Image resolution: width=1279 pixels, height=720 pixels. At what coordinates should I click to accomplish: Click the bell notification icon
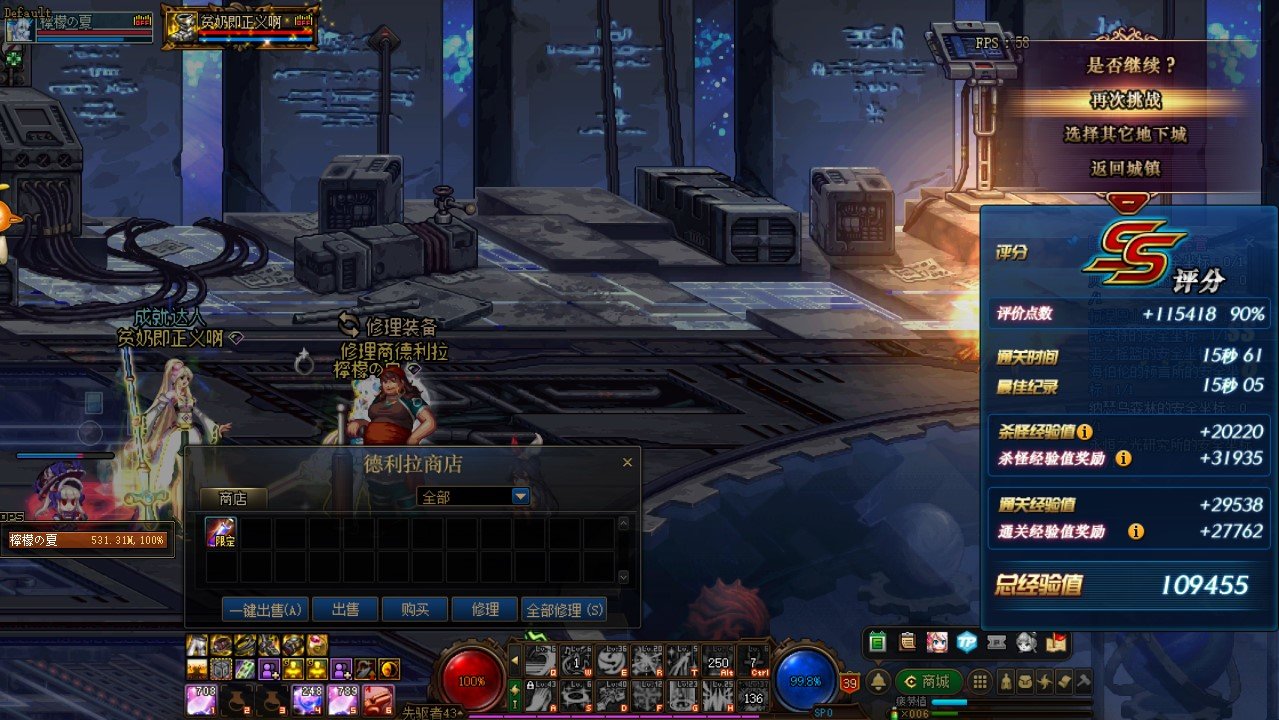878,682
